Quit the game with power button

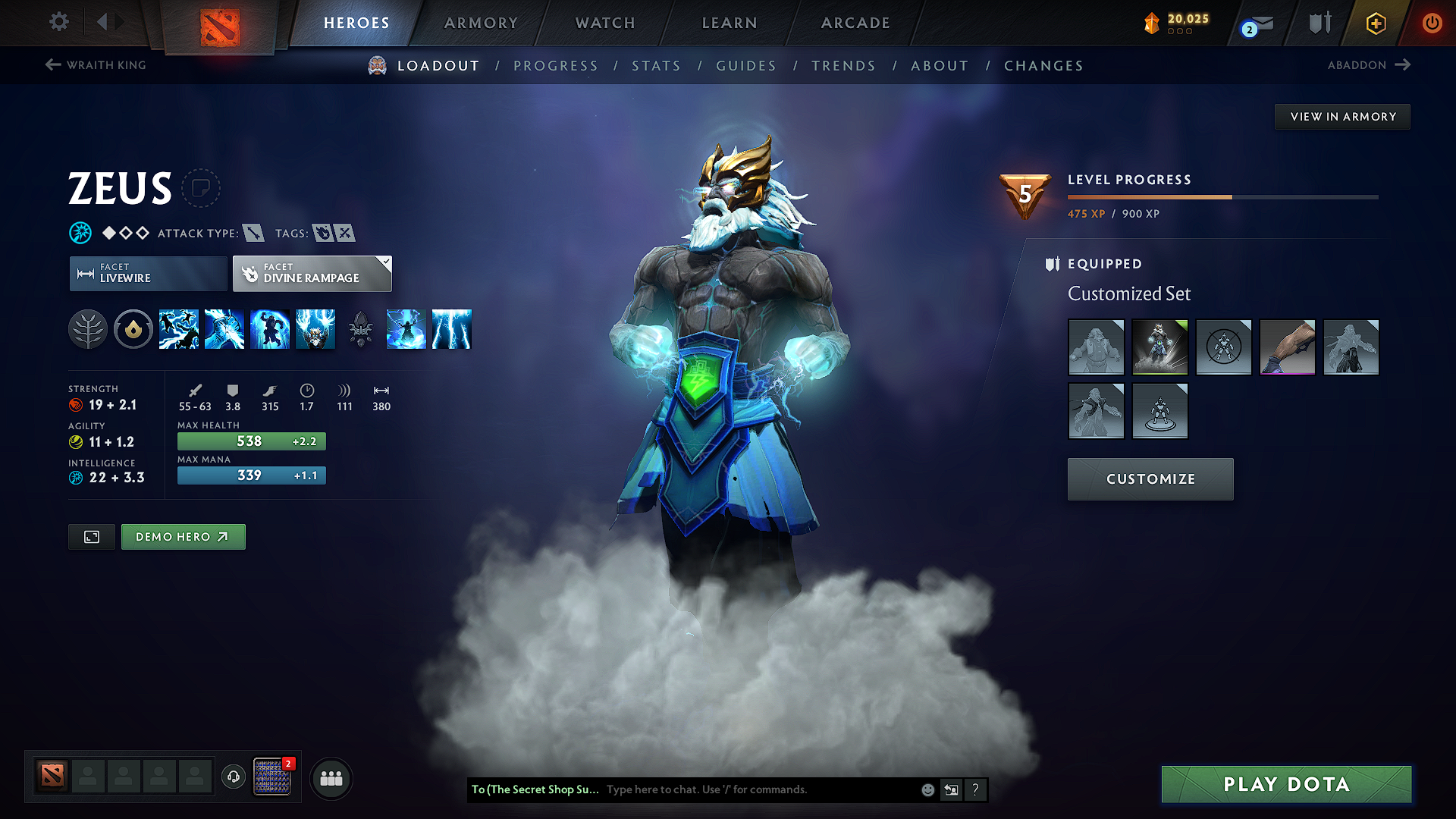pos(1432,23)
